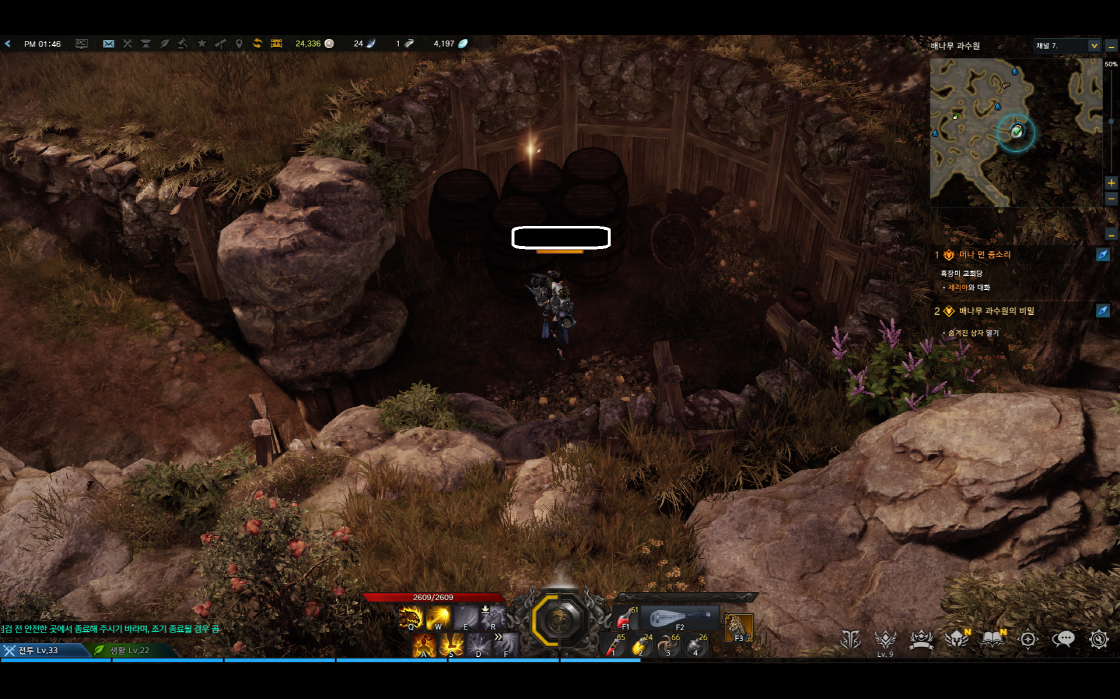
Task: Open the mail envelope icon
Action: pos(108,44)
